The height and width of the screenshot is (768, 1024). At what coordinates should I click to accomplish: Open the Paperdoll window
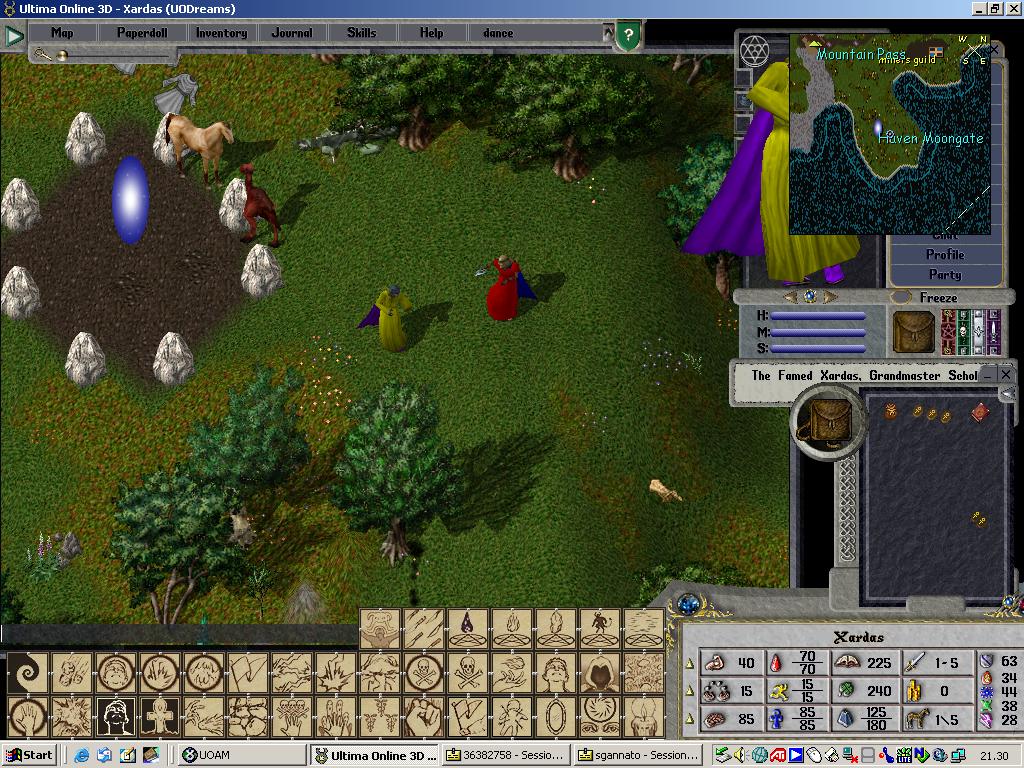[x=142, y=33]
